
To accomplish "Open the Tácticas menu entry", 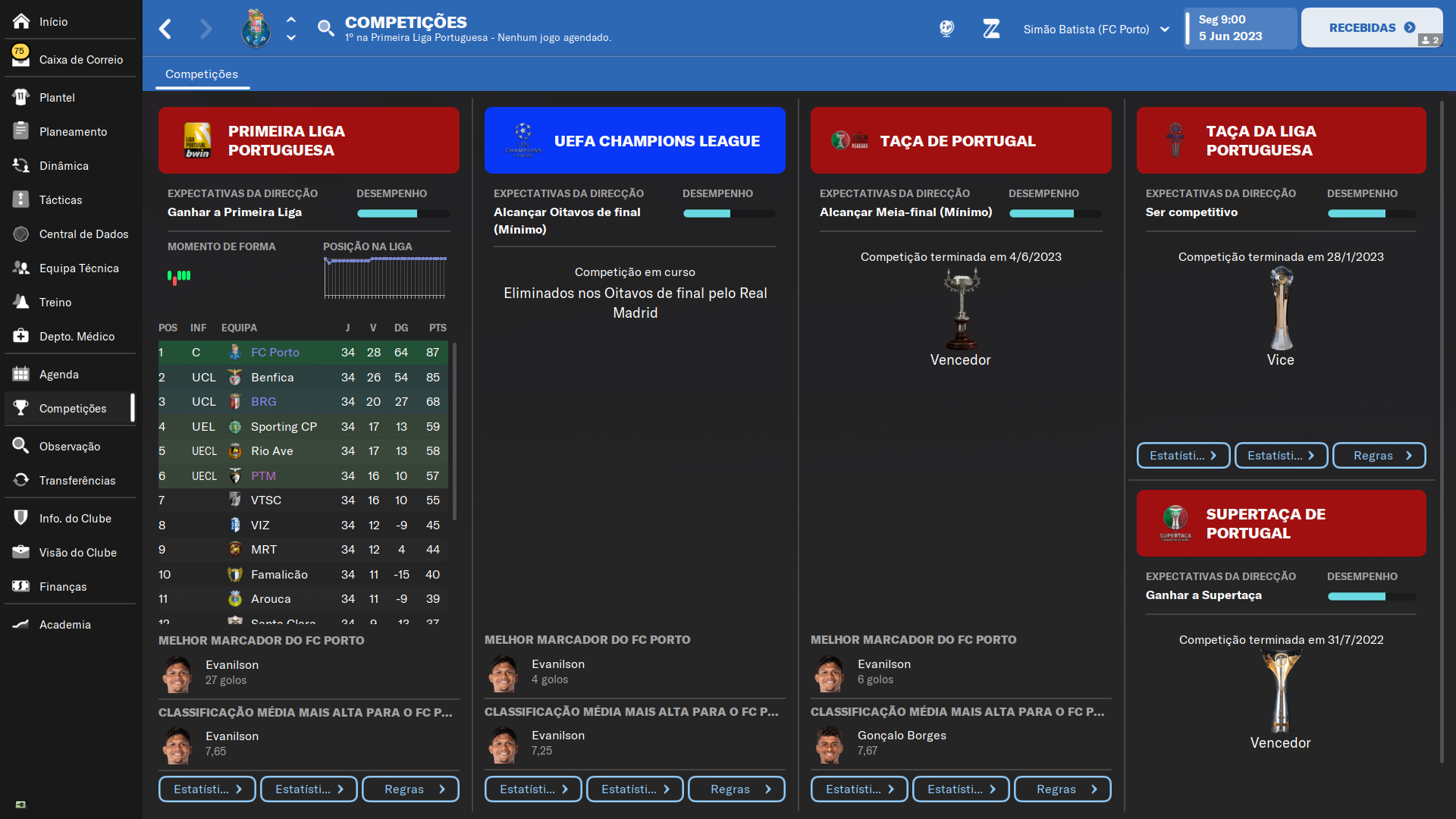I will click(61, 200).
